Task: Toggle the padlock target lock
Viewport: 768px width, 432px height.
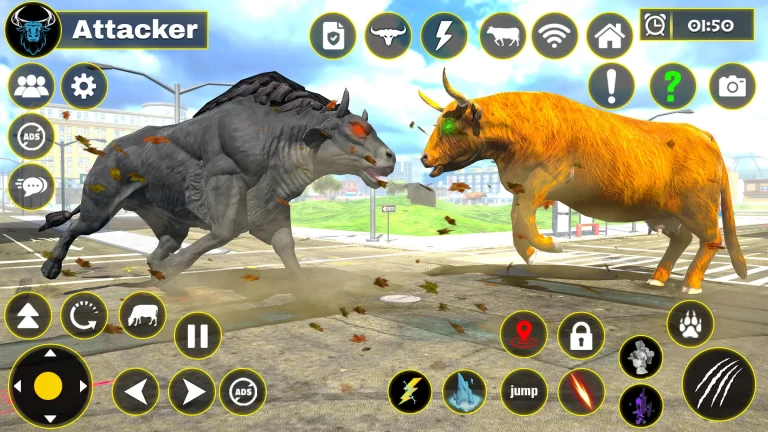Action: (581, 335)
